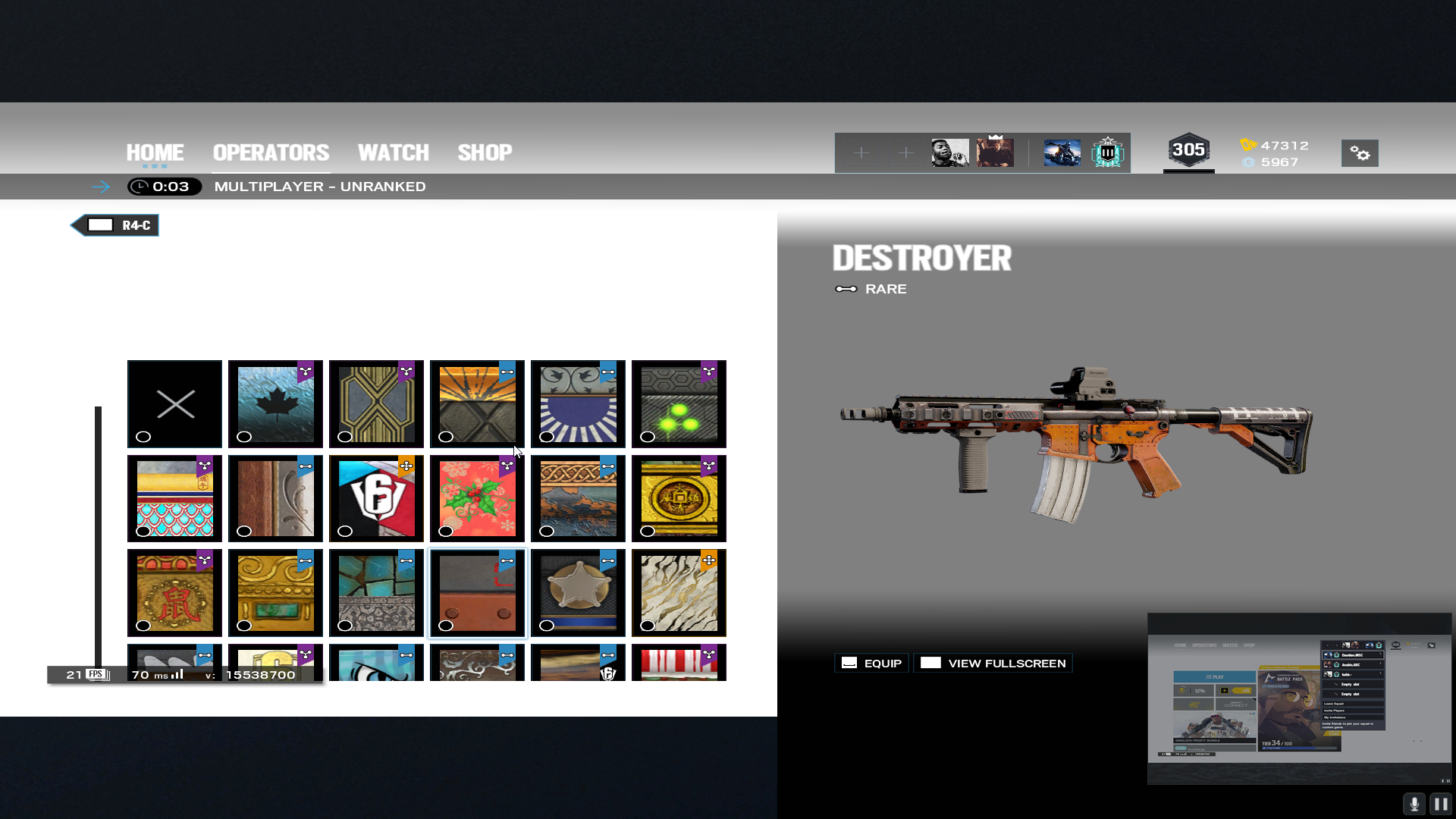Go back using the R4-C button
Viewport: 1456px width, 819px height.
[x=115, y=225]
